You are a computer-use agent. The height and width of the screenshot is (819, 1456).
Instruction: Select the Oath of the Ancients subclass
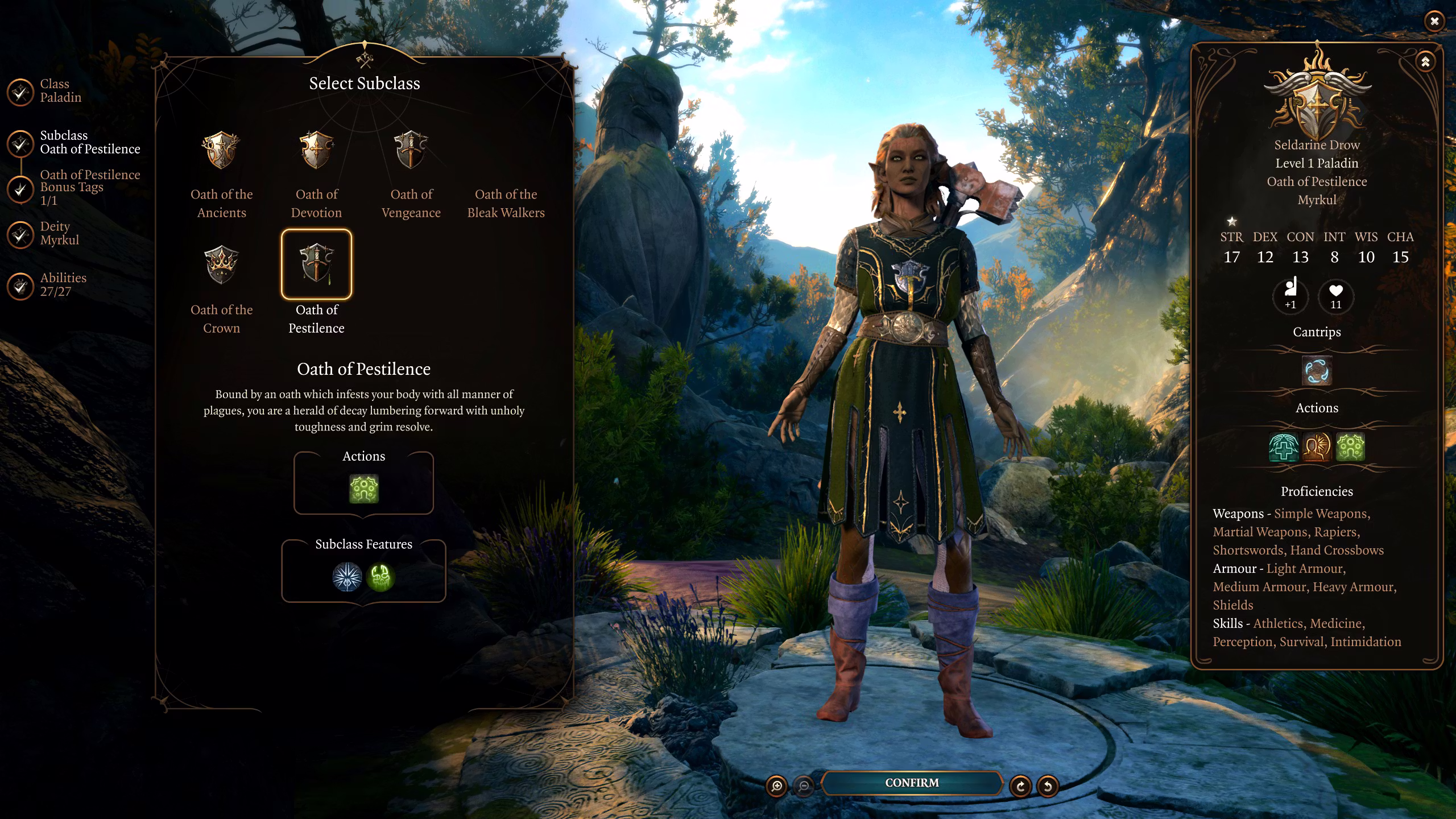pyautogui.click(x=221, y=150)
